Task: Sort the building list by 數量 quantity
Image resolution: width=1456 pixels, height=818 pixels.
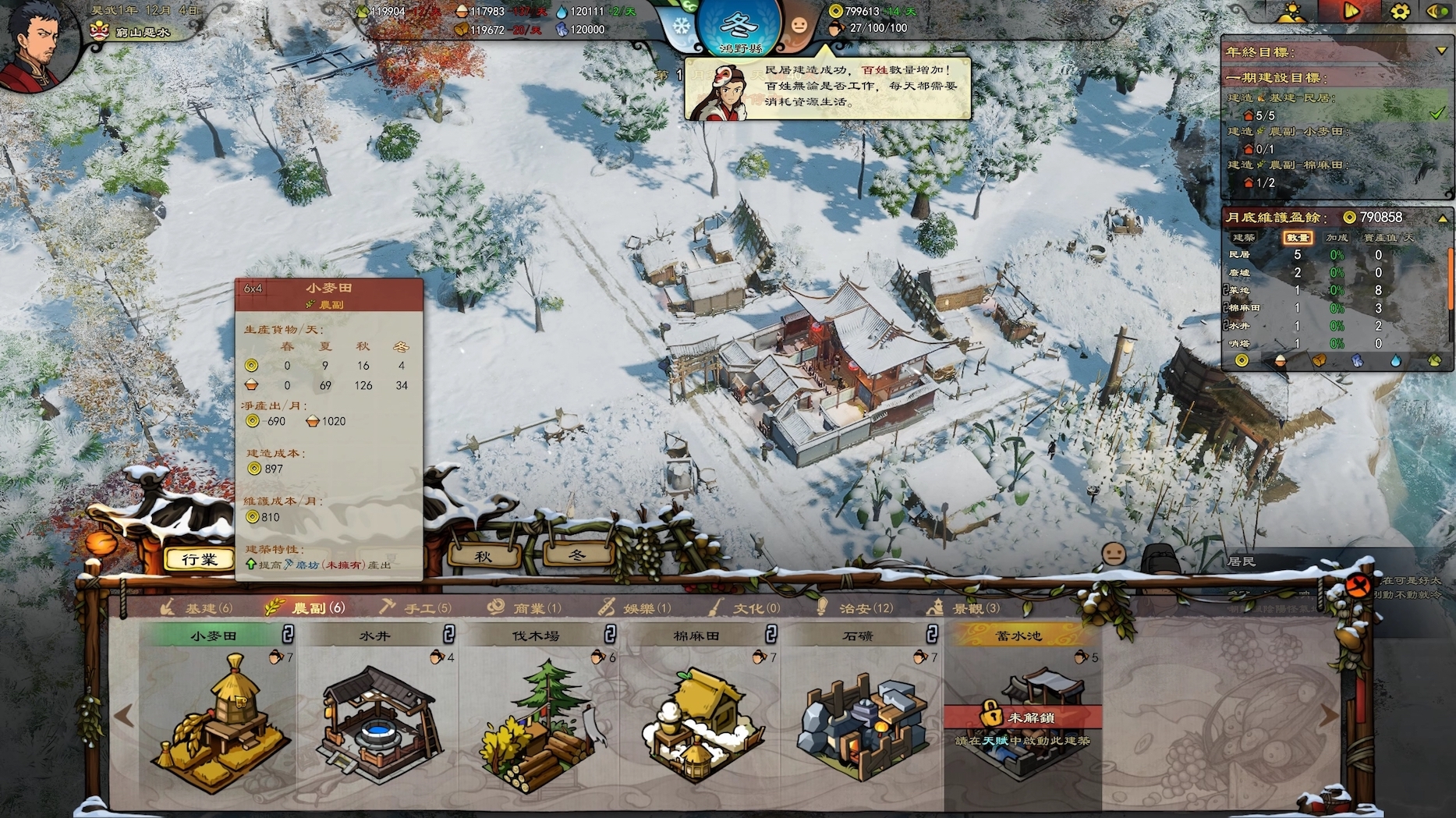Action: [x=1297, y=237]
